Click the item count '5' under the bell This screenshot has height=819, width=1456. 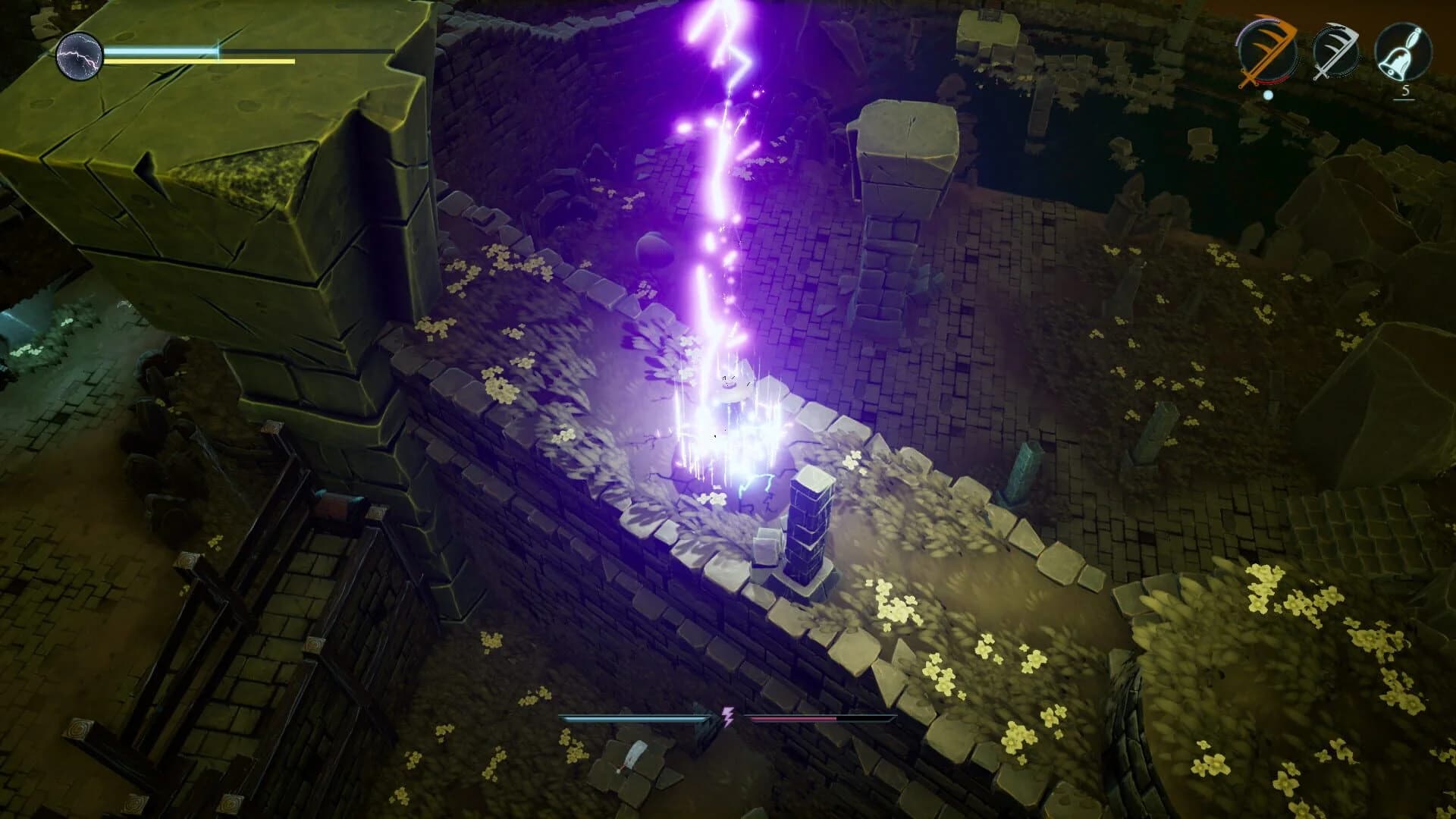[1407, 90]
